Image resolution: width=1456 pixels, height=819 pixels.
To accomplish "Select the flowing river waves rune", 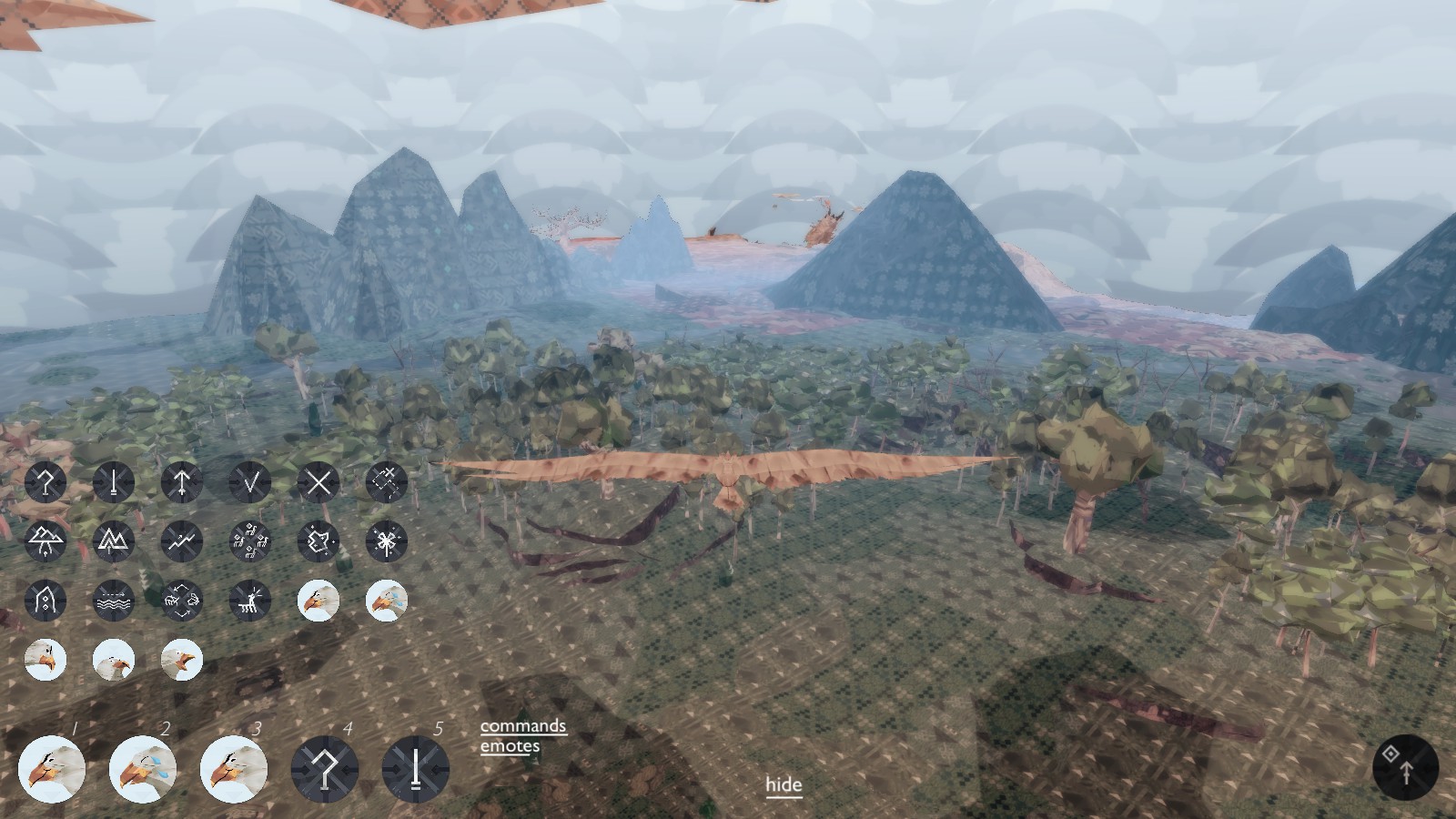I will coord(113,602).
